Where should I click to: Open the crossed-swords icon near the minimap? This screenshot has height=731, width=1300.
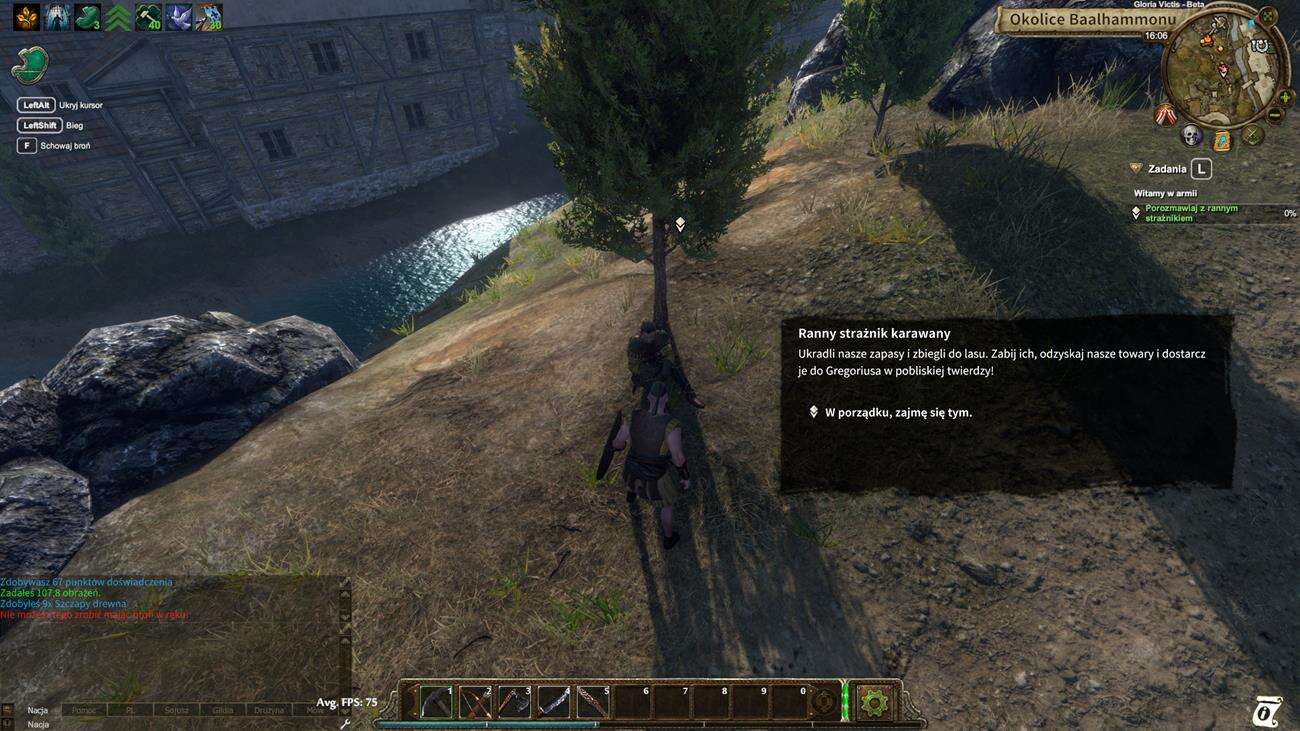[x=1251, y=135]
